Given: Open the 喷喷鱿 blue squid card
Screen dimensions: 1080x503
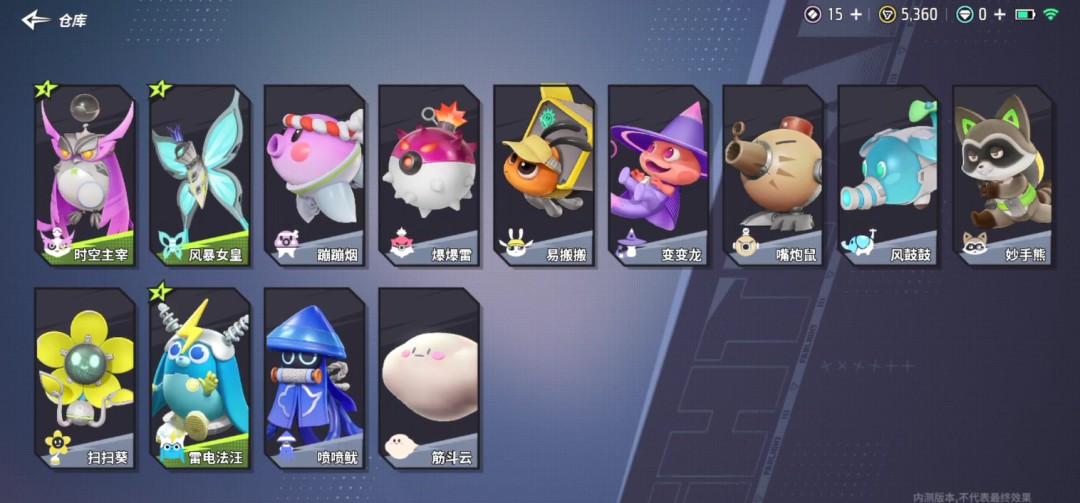Looking at the screenshot, I should 314,378.
